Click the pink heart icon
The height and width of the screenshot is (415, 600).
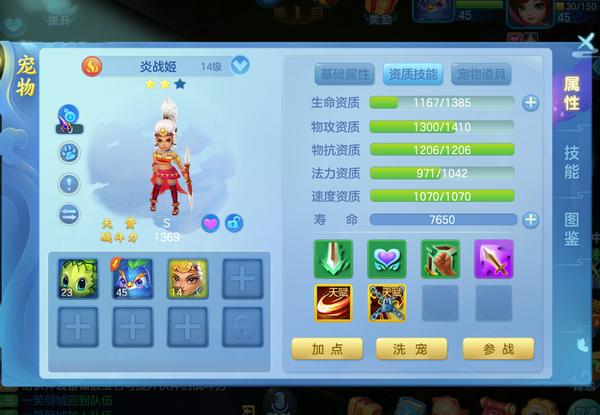click(x=211, y=222)
